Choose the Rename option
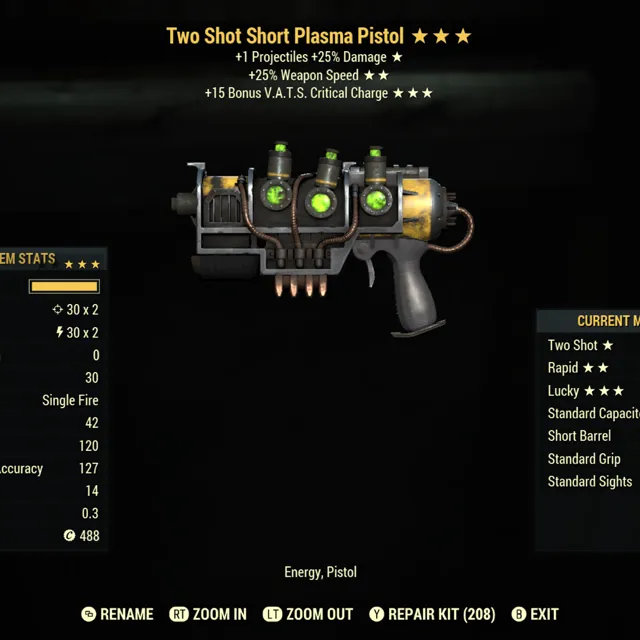 pyautogui.click(x=118, y=614)
